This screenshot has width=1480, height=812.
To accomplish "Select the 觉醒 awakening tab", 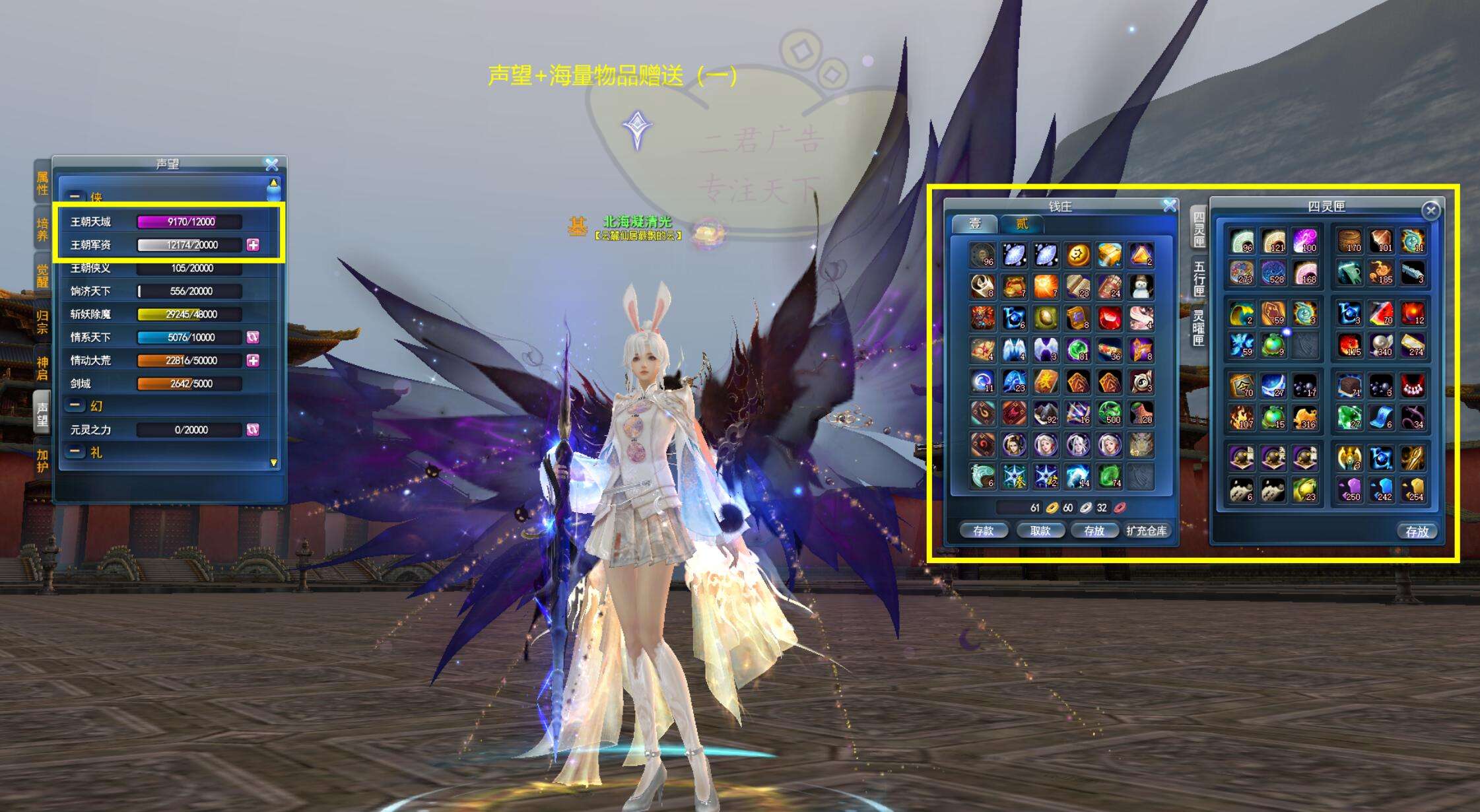I will coord(42,275).
